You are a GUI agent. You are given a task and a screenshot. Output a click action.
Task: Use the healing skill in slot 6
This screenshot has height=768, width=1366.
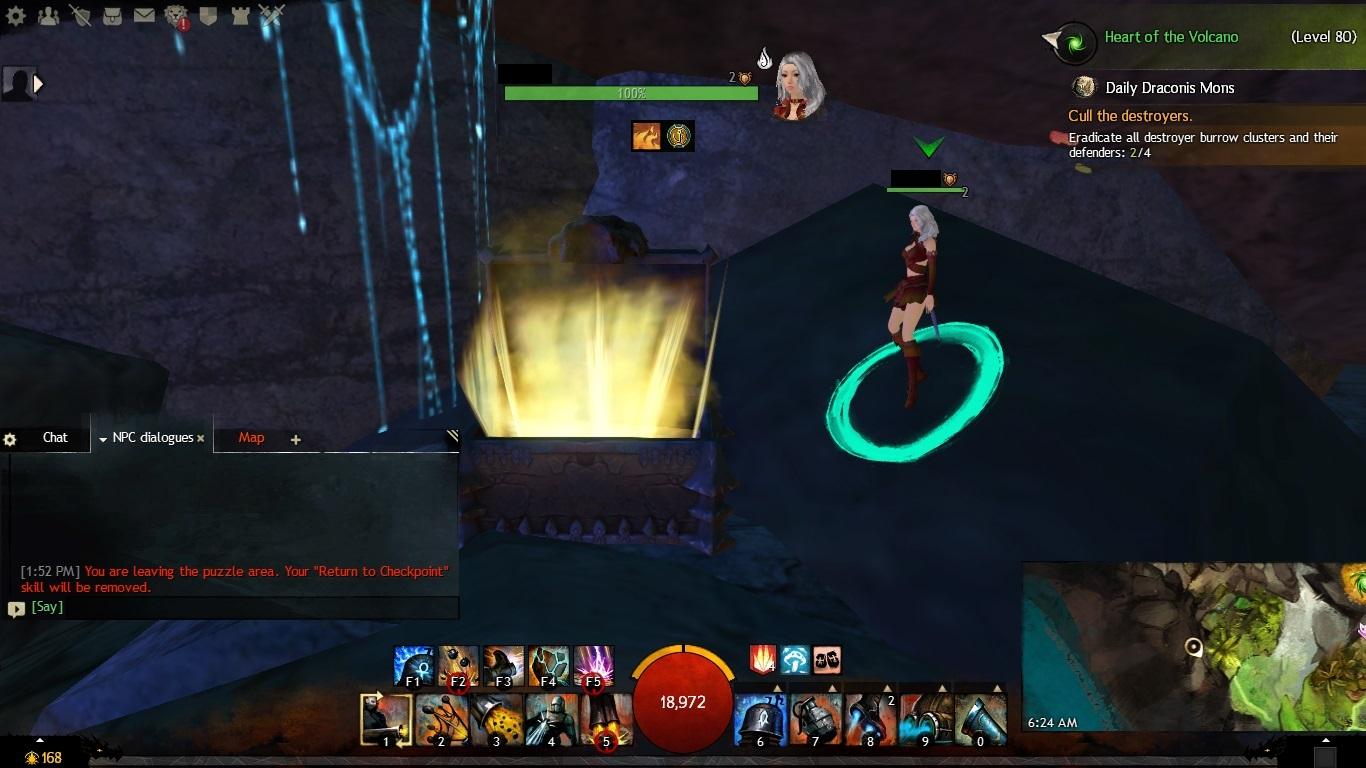coord(761,720)
